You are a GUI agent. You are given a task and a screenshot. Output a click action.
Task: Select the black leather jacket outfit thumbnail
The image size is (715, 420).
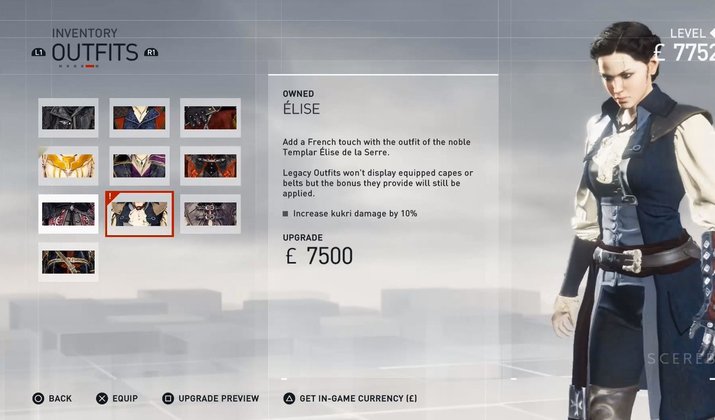click(68, 118)
